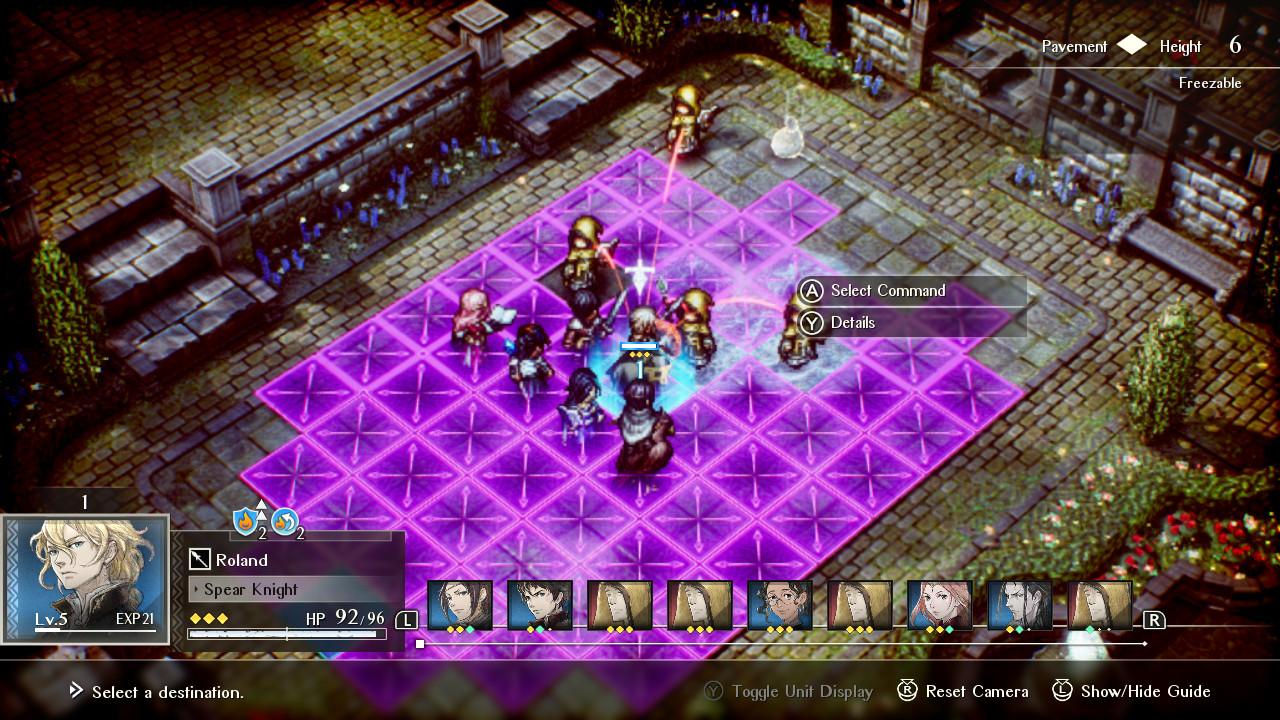Click the Reset Camera control
The image size is (1280, 720).
coord(962,691)
